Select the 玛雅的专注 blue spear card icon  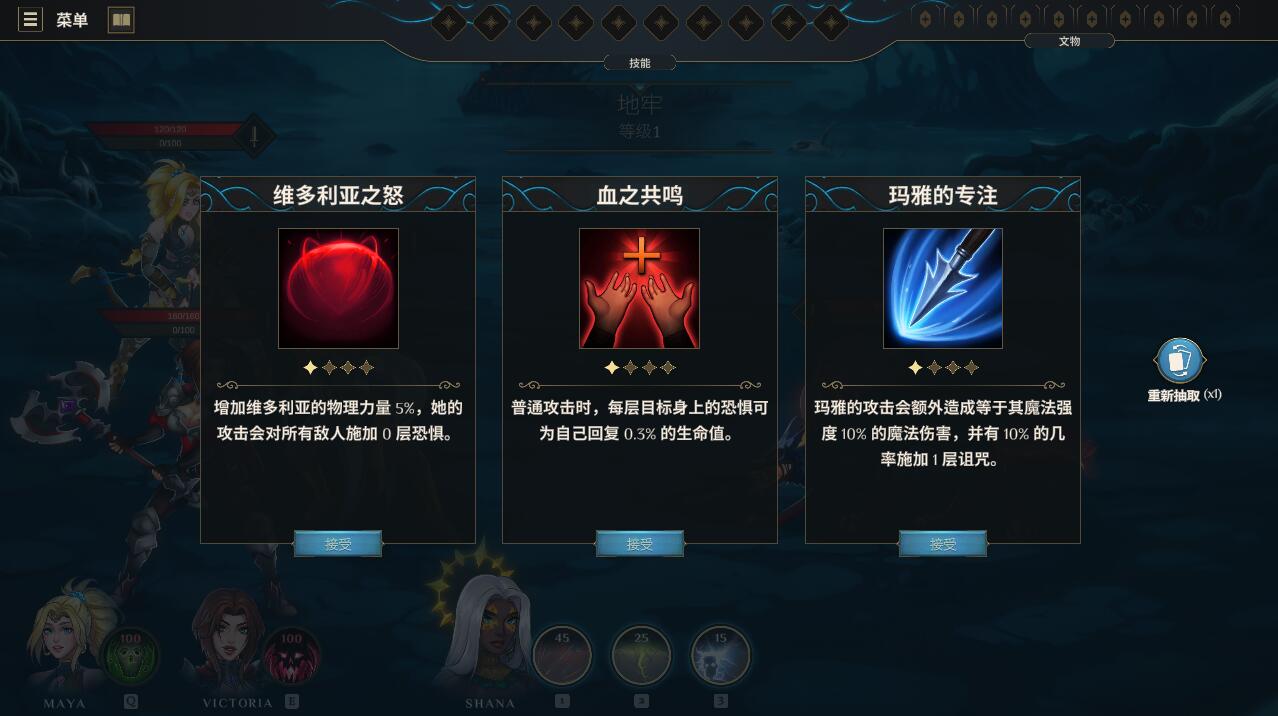point(943,288)
